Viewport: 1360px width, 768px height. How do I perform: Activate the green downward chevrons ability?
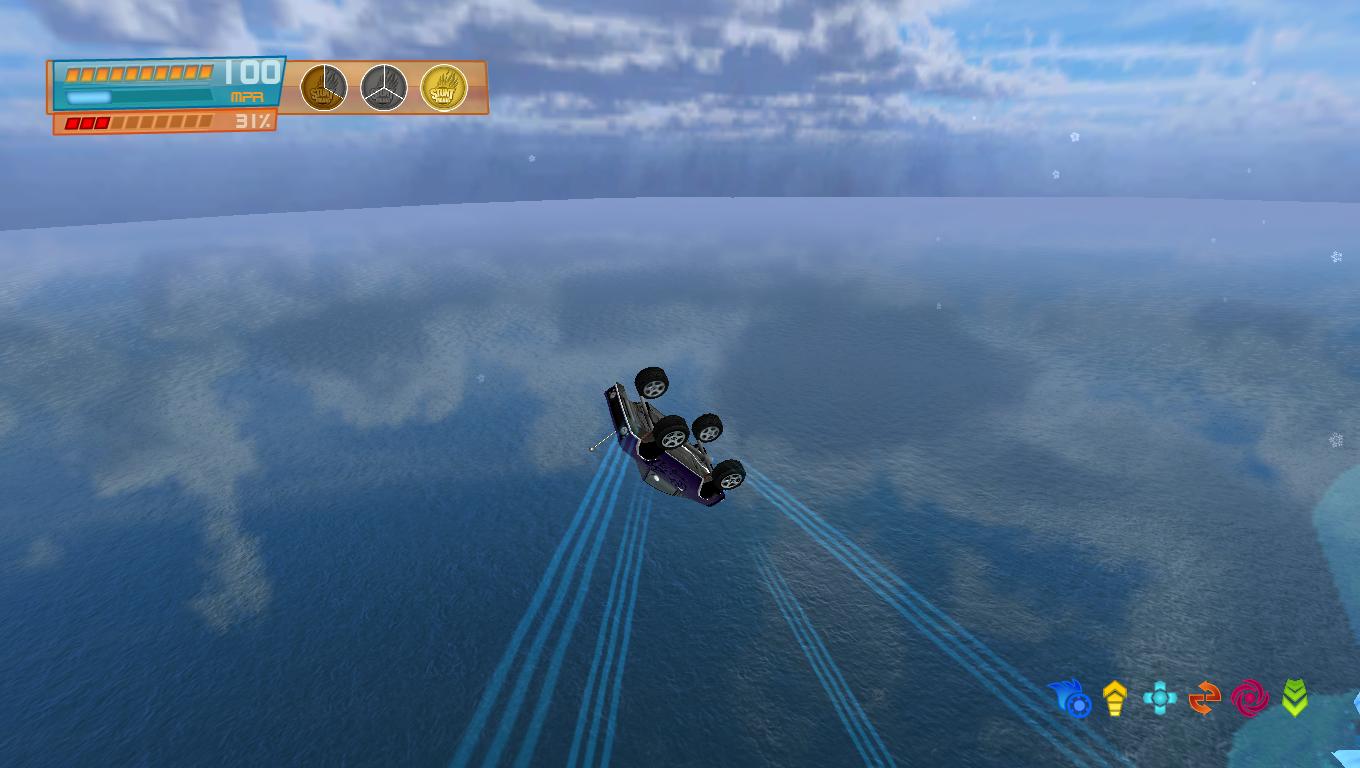coord(1294,698)
